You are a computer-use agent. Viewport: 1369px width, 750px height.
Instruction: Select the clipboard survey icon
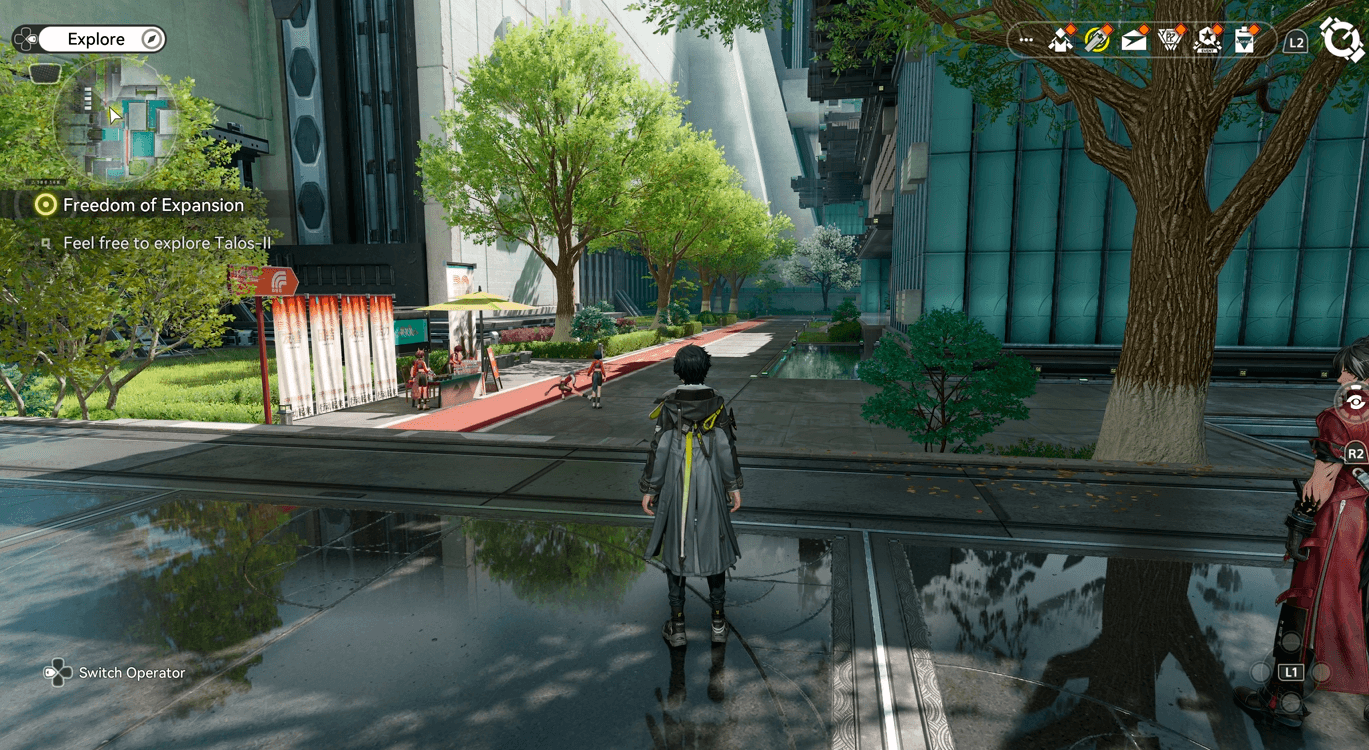(x=1242, y=42)
